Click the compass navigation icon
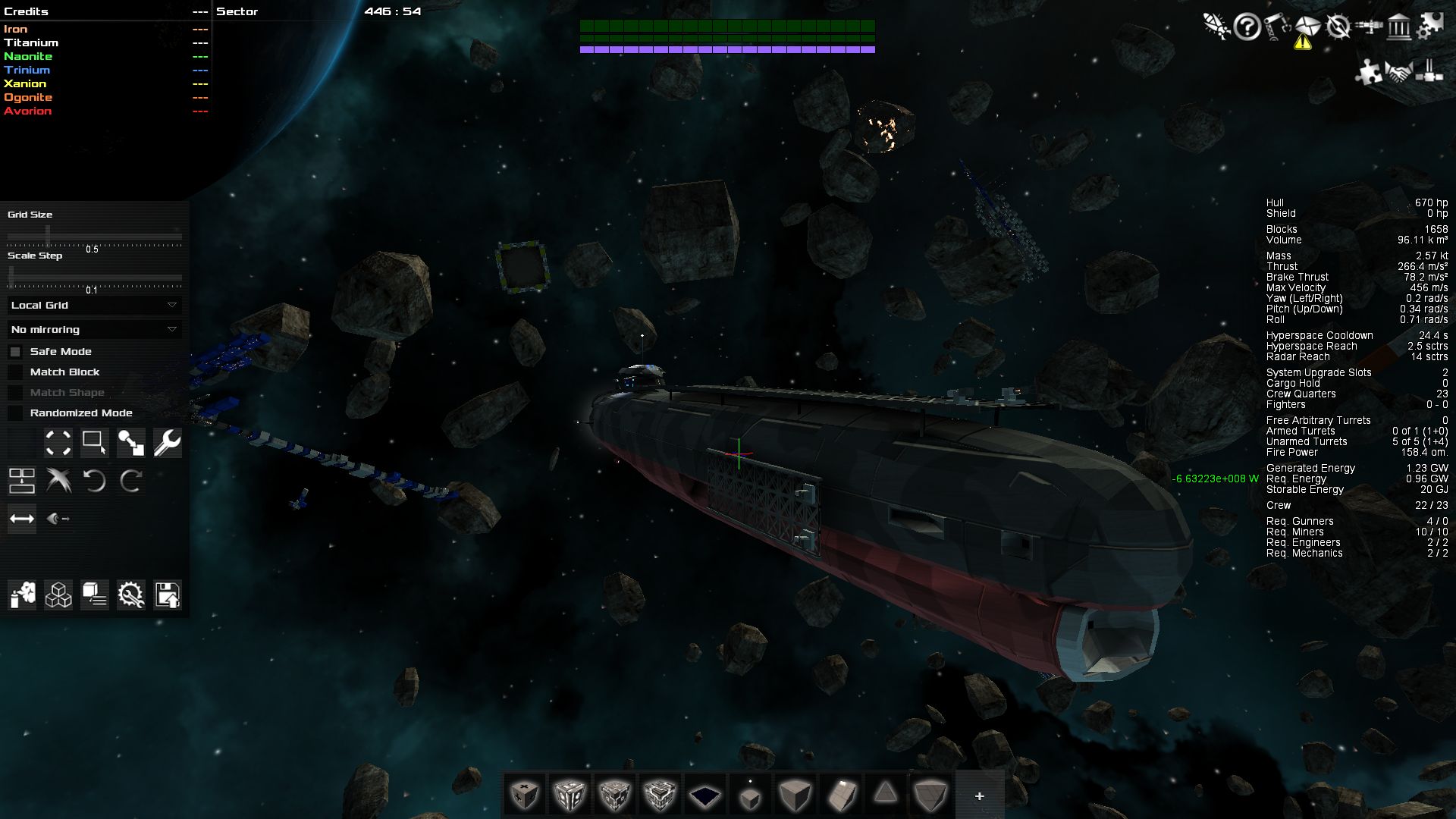This screenshot has height=819, width=1456. tap(1338, 27)
